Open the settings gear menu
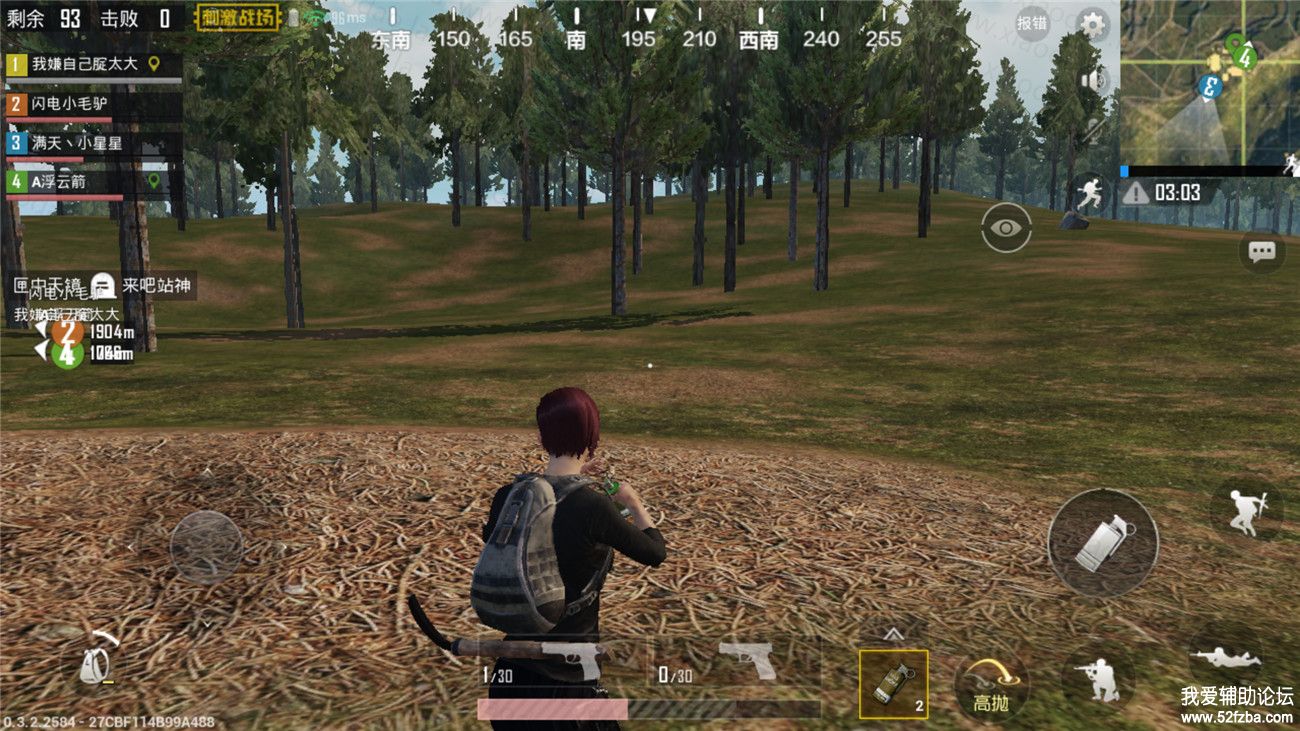 (x=1094, y=24)
